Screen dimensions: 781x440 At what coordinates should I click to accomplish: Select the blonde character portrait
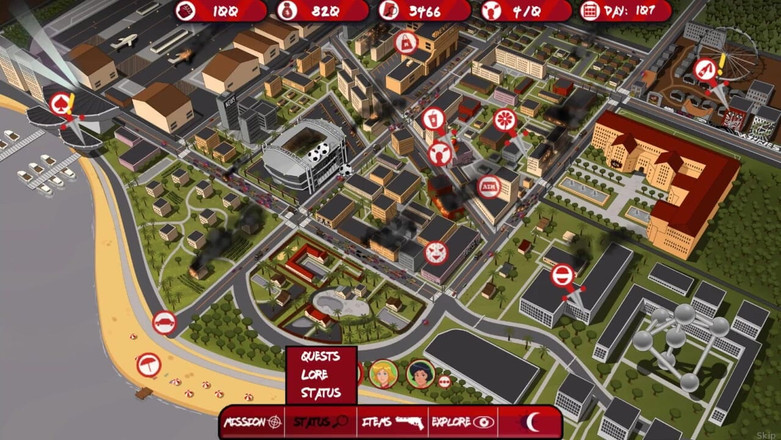(x=383, y=374)
